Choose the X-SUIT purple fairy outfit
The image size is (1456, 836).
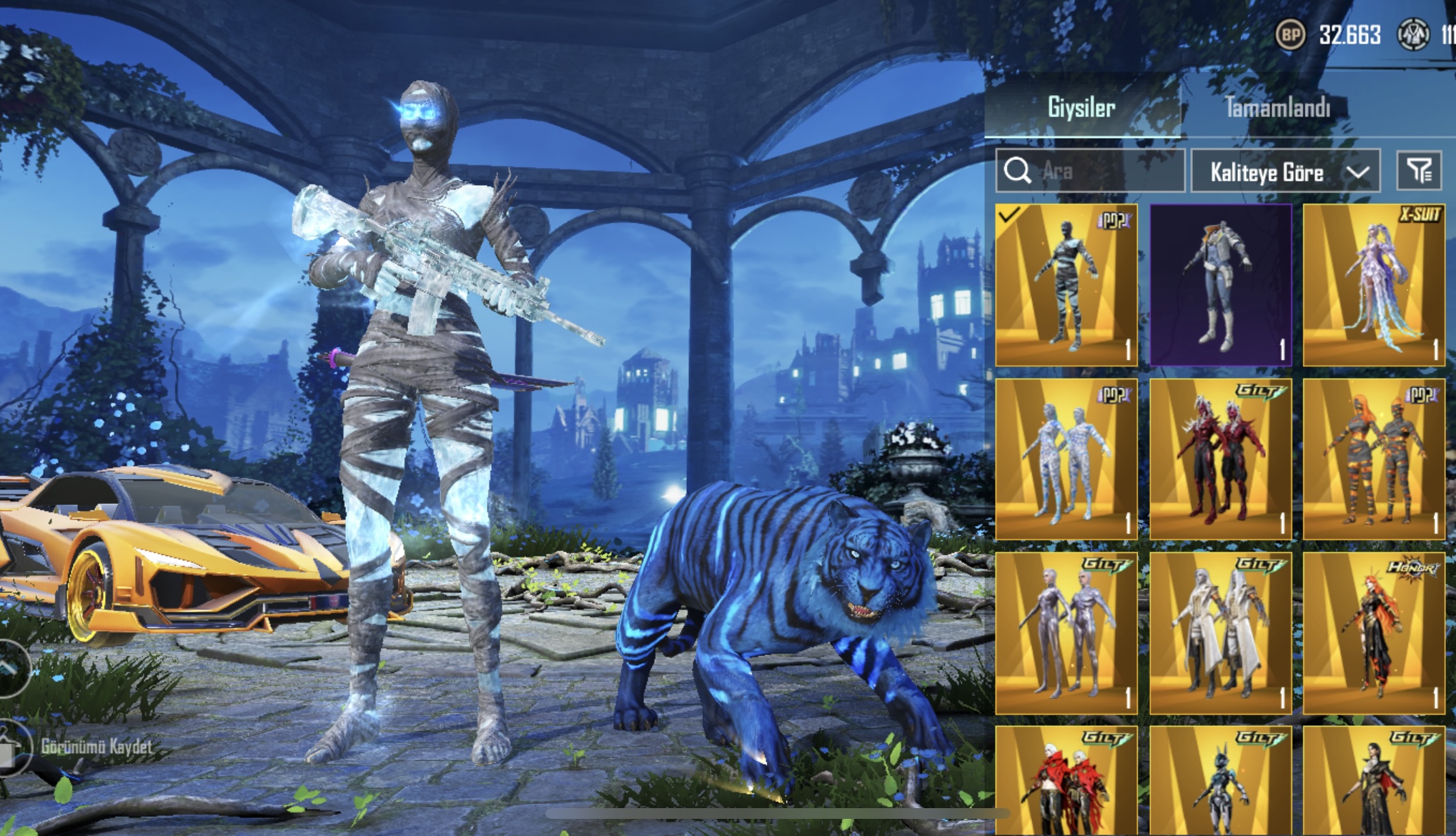tap(1373, 285)
